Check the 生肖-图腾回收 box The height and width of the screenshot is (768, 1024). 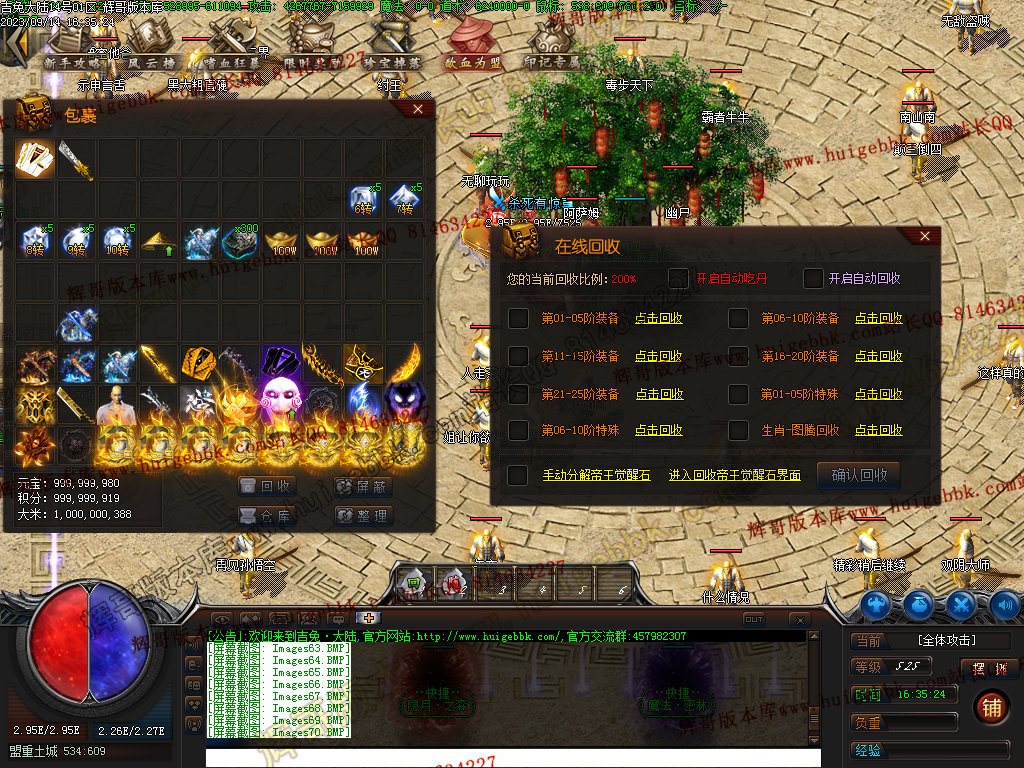coord(738,430)
